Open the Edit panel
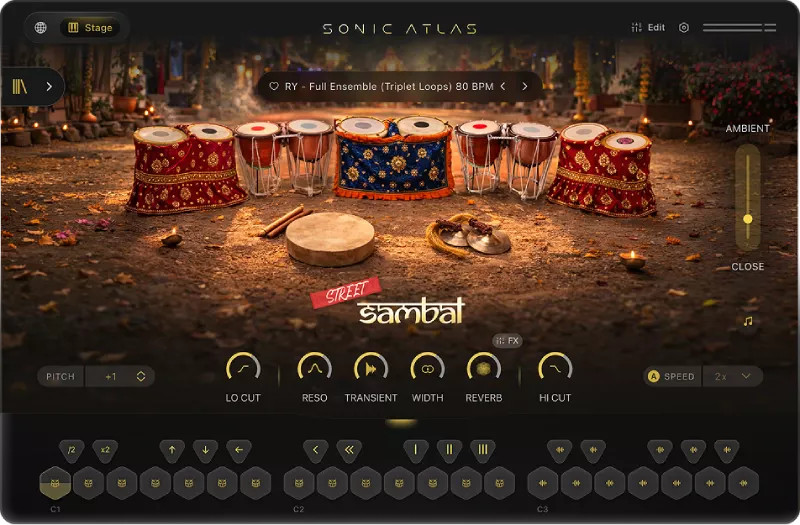 click(648, 28)
